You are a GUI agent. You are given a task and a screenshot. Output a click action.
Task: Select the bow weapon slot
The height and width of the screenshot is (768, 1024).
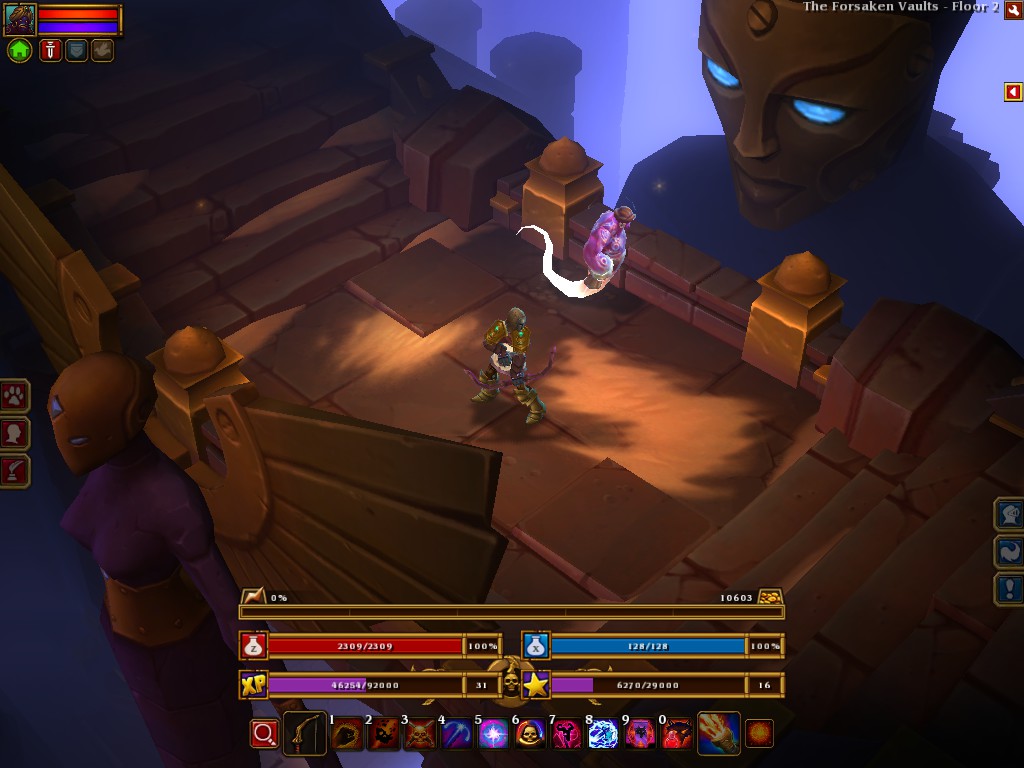coord(304,734)
